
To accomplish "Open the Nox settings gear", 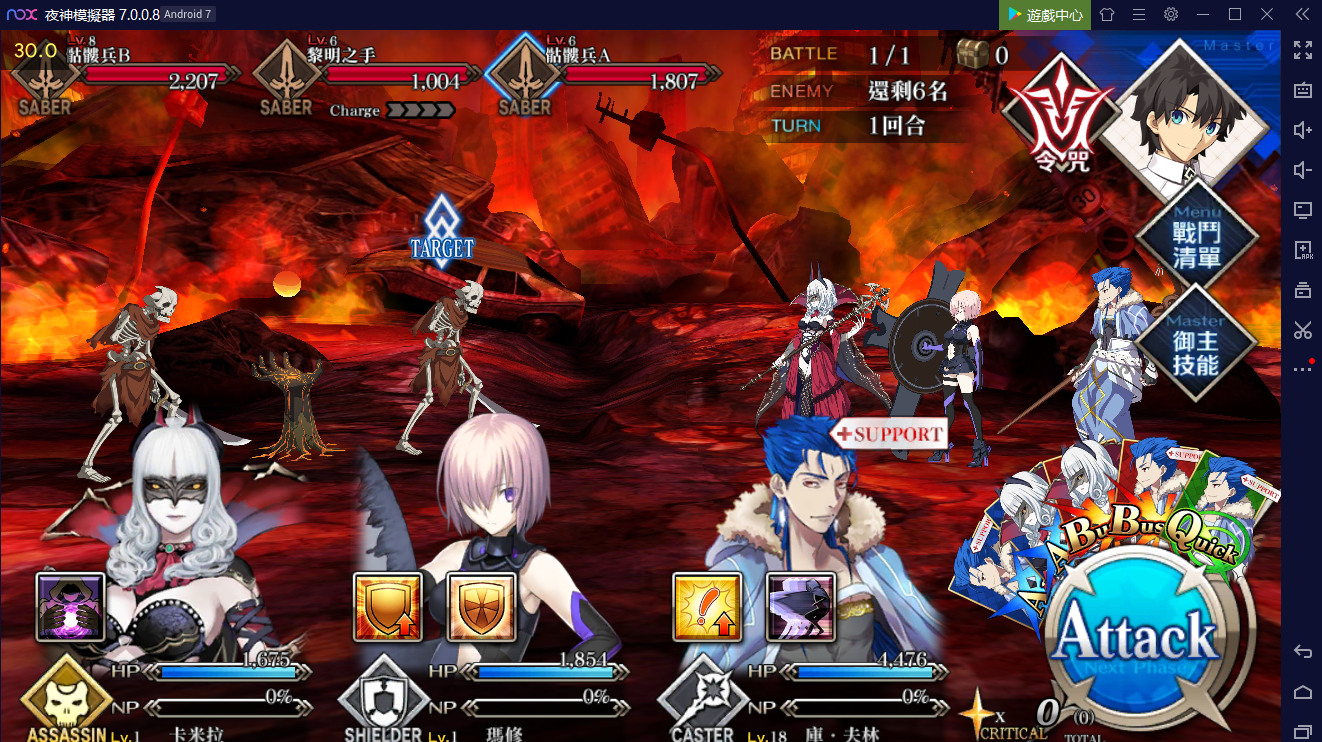I will [x=1170, y=14].
